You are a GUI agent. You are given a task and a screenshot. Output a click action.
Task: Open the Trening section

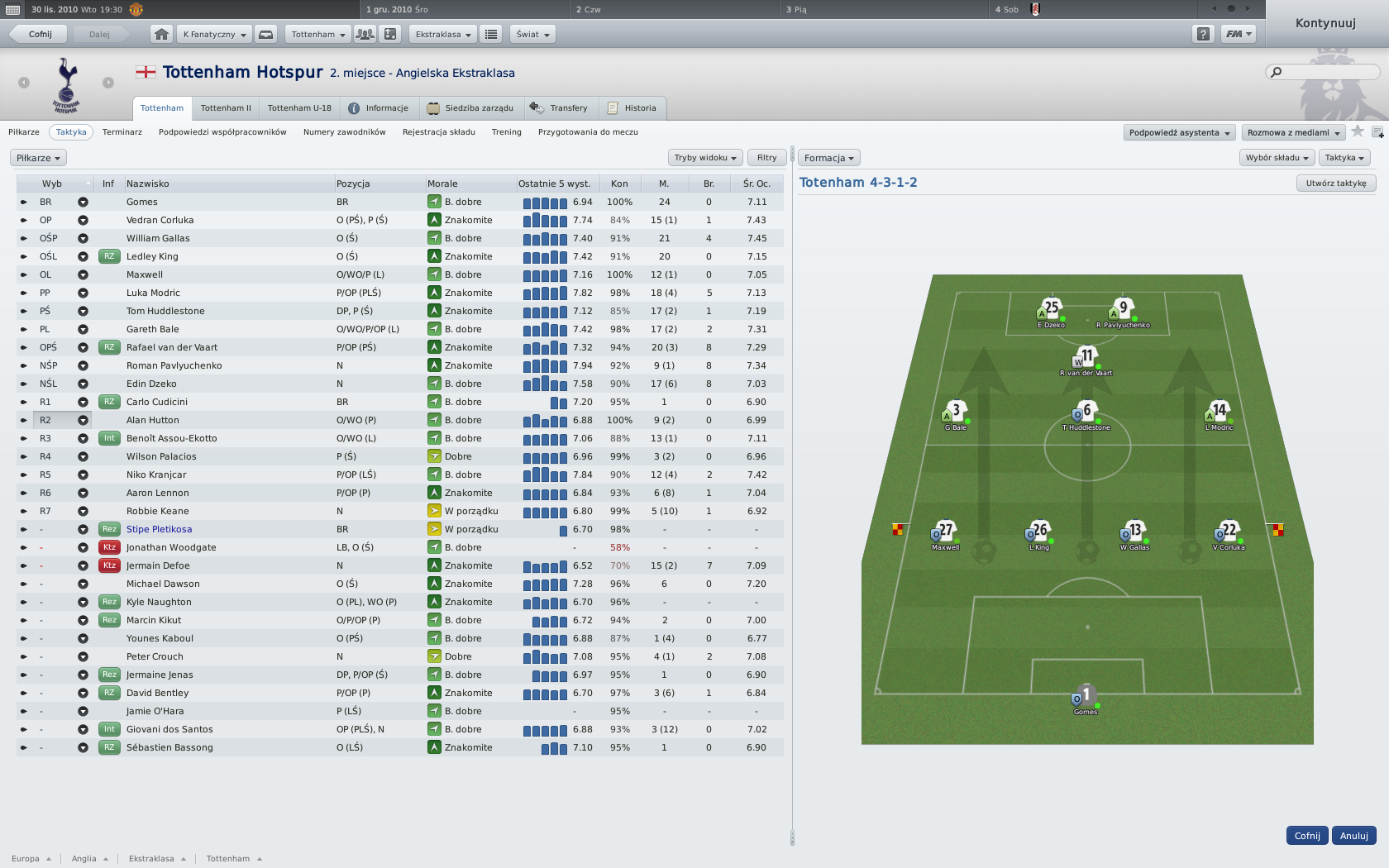(x=506, y=132)
